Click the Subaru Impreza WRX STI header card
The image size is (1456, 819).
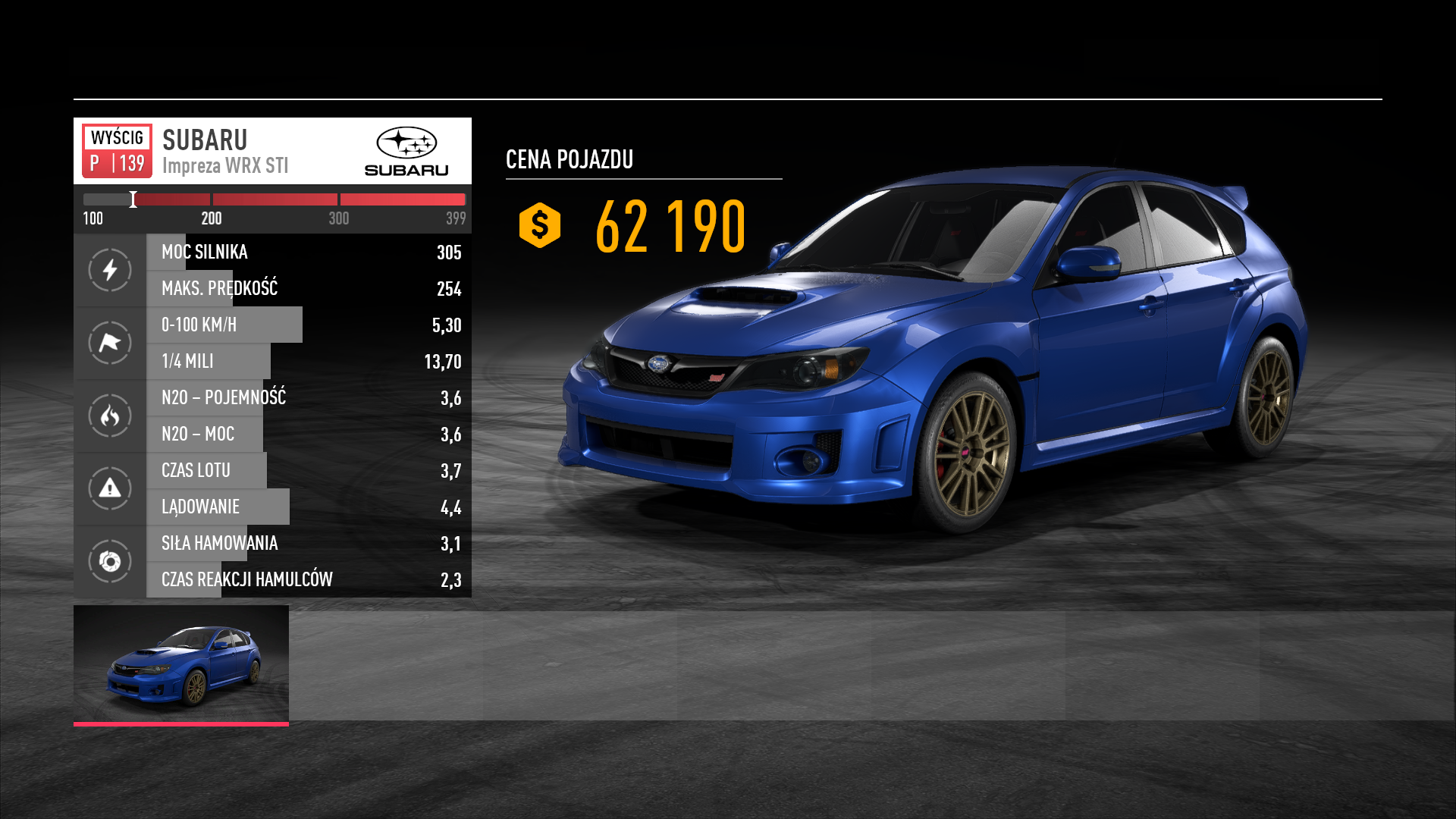pyautogui.click(x=272, y=151)
